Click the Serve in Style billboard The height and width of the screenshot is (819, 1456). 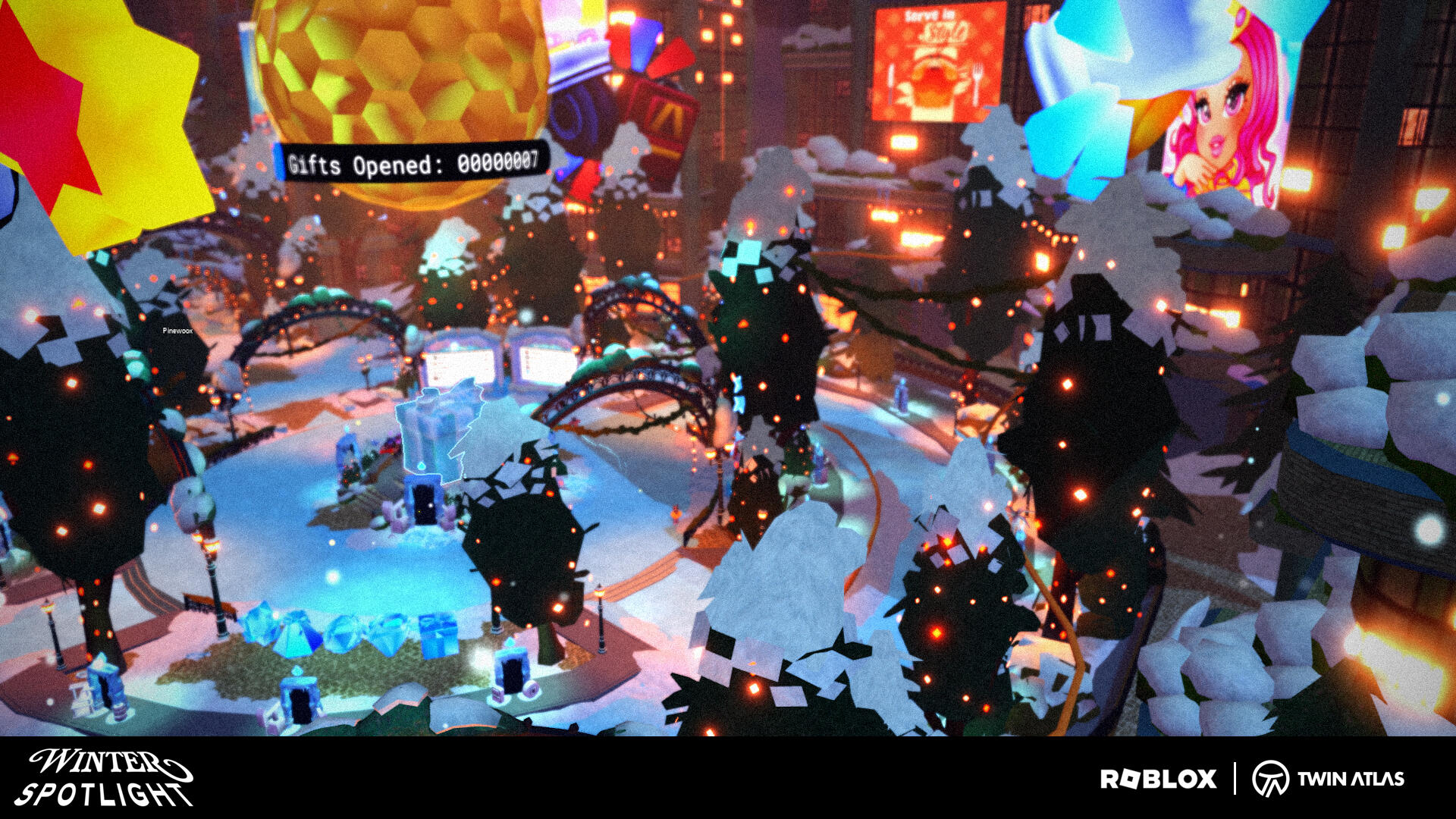939,61
